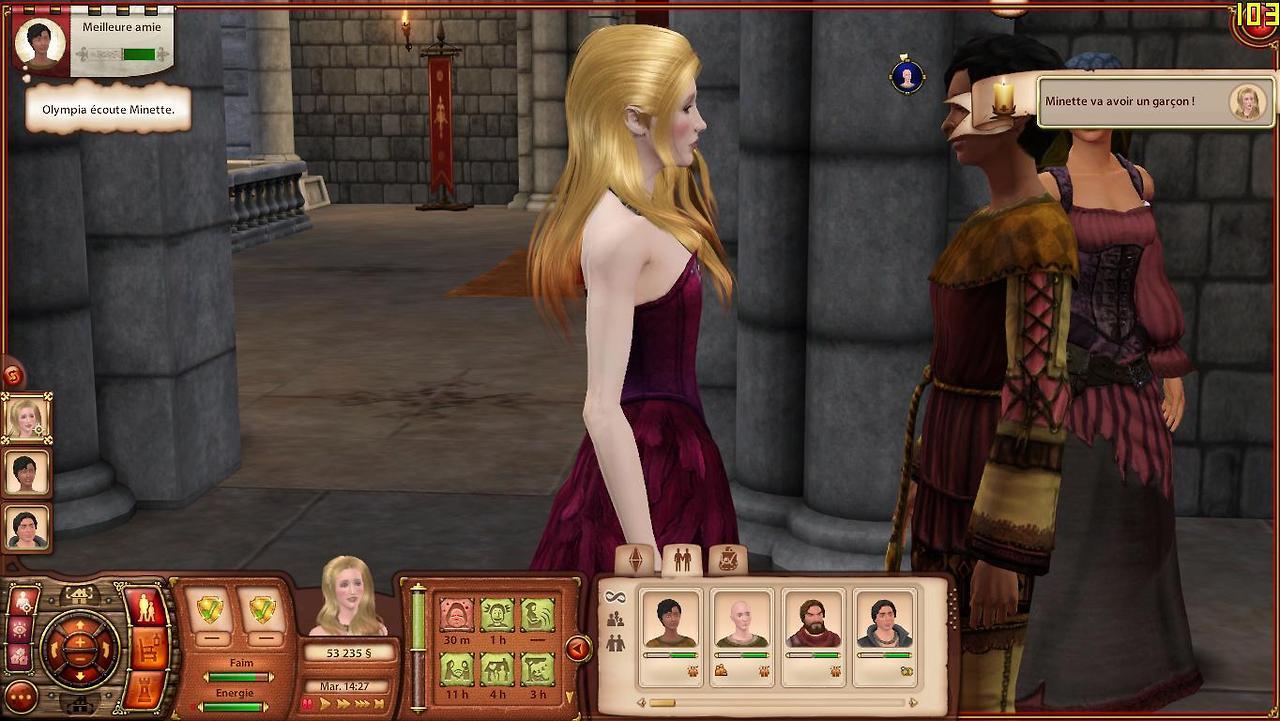
Task: Switch to the ship kingdom tab
Action: [x=728, y=560]
